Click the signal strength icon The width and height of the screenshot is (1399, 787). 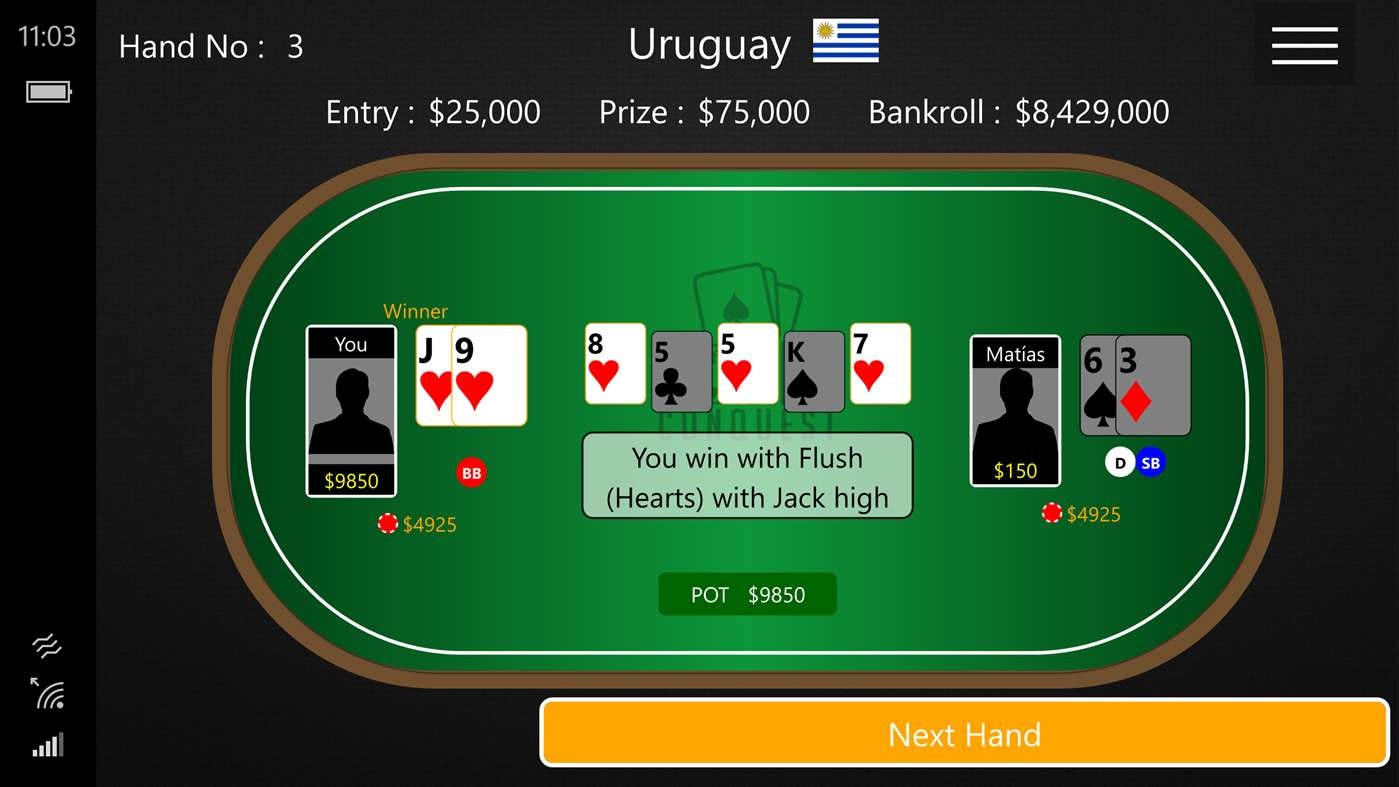[47, 744]
